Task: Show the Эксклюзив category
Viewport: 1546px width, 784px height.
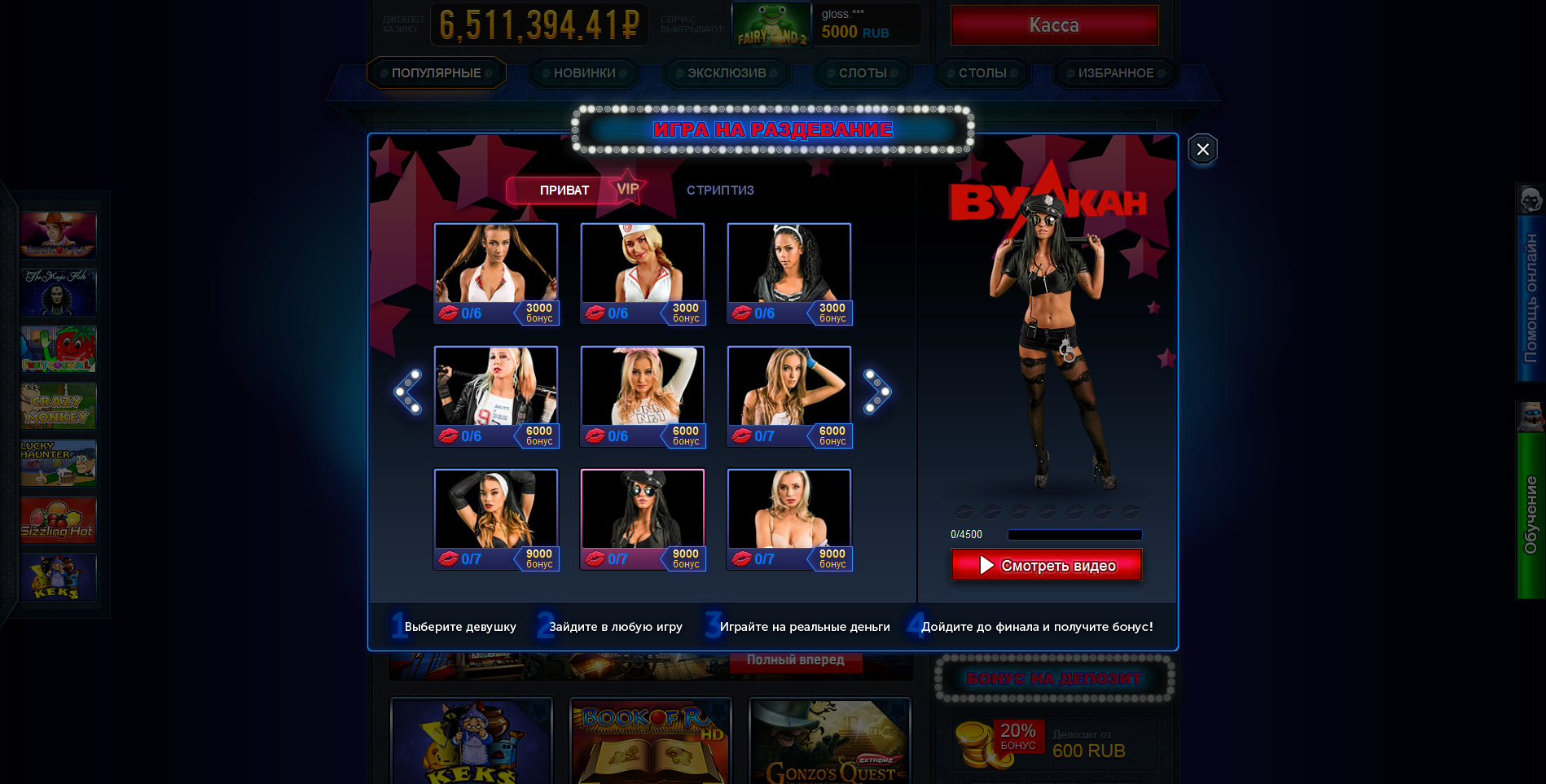Action: (726, 73)
